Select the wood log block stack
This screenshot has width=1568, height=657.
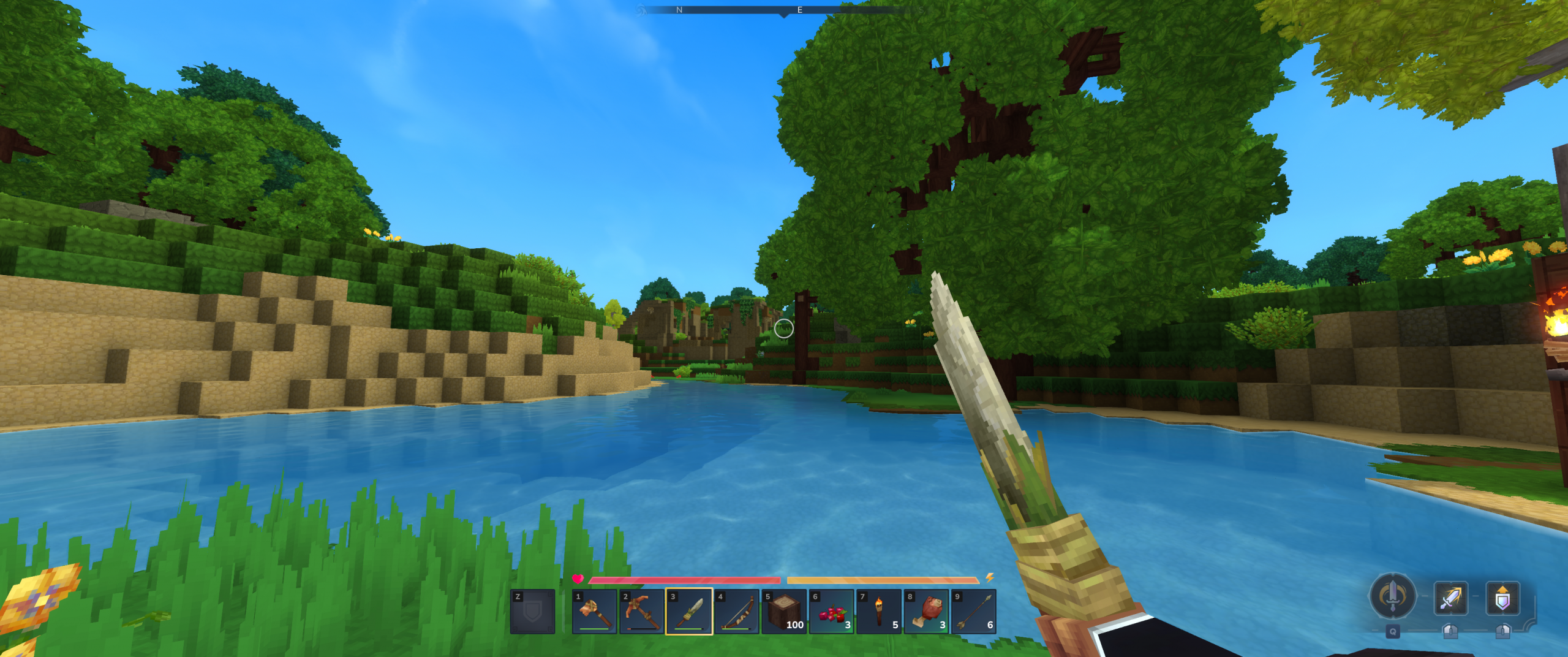[784, 612]
